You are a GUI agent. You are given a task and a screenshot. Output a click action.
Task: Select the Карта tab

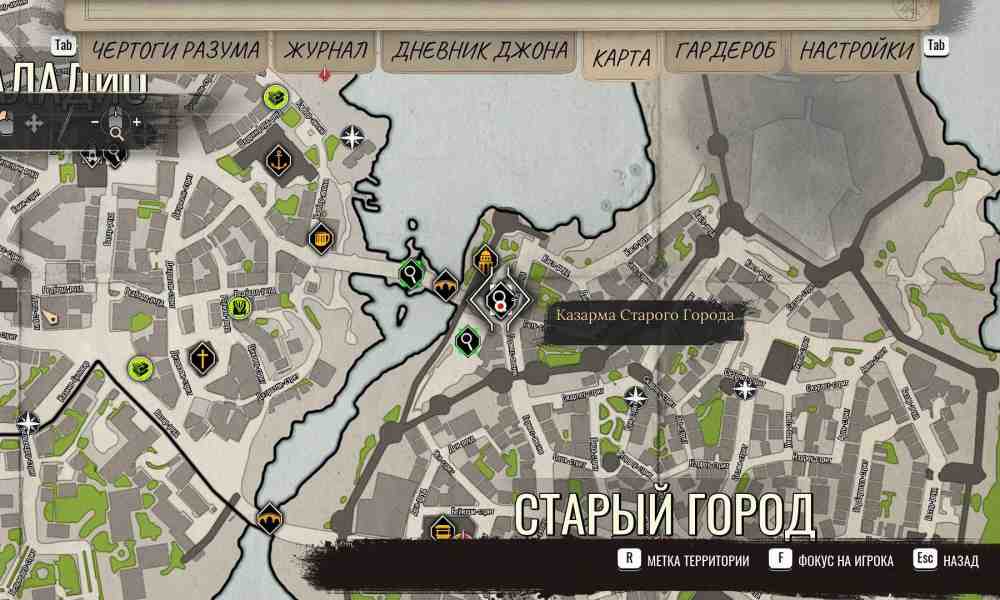621,57
